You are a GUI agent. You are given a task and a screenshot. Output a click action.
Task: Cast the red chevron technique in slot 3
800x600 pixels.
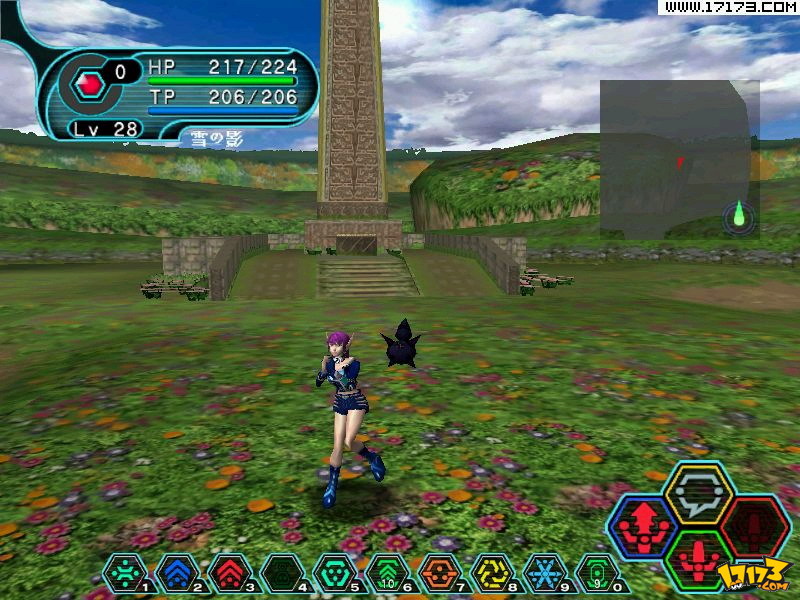[230, 573]
